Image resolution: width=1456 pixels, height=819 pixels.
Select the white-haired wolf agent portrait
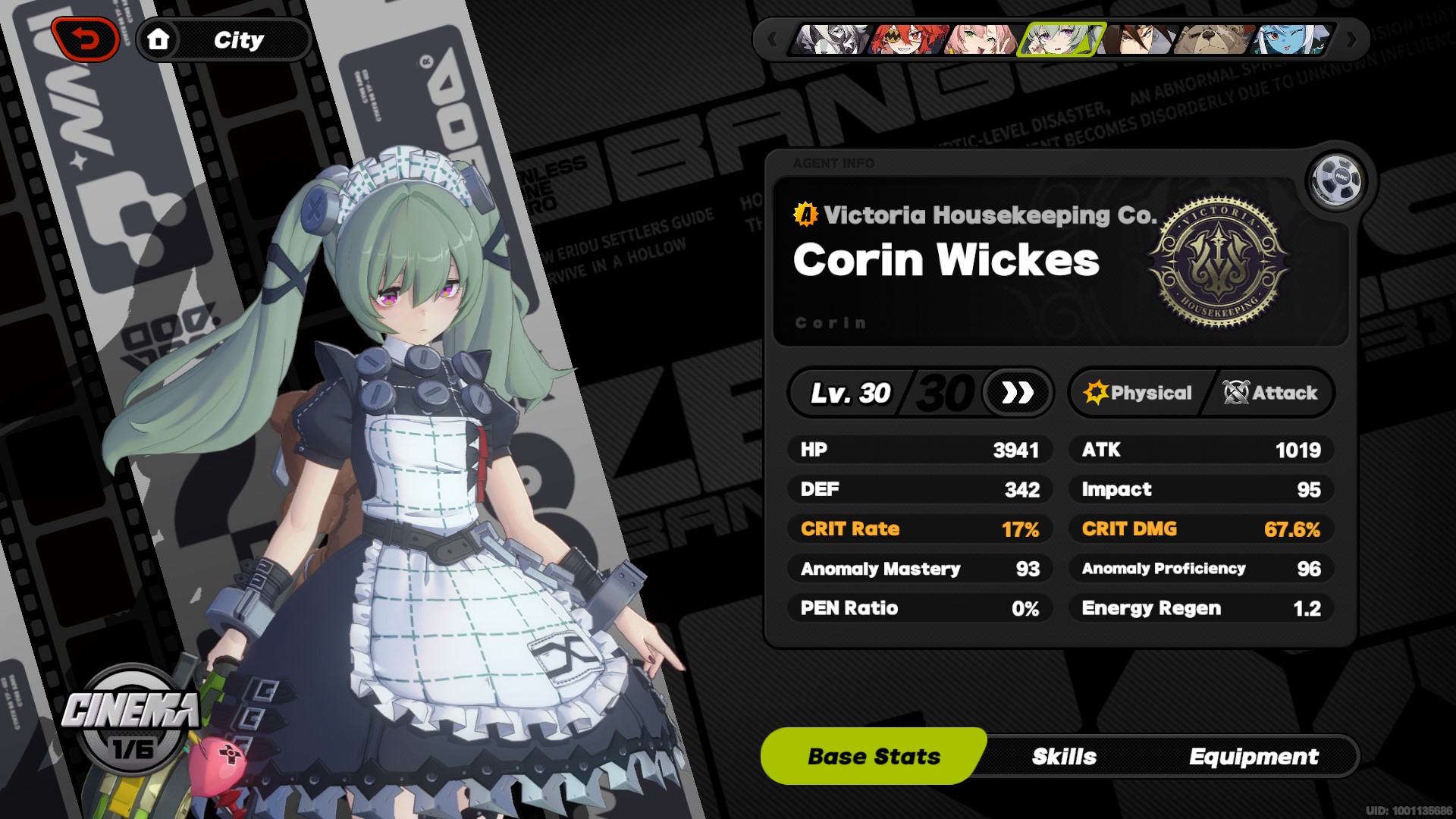pyautogui.click(x=830, y=39)
